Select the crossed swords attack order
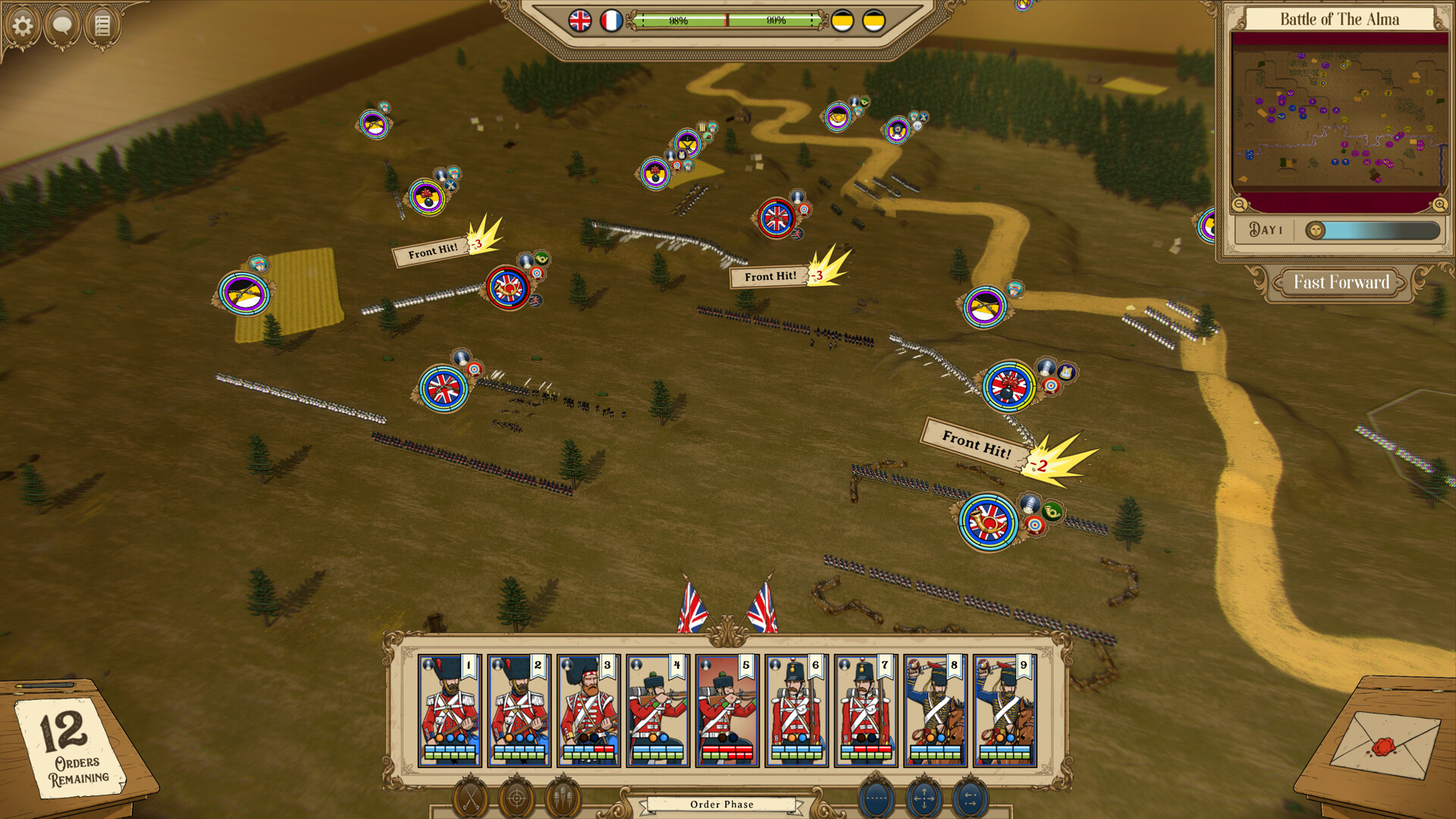 point(470,797)
